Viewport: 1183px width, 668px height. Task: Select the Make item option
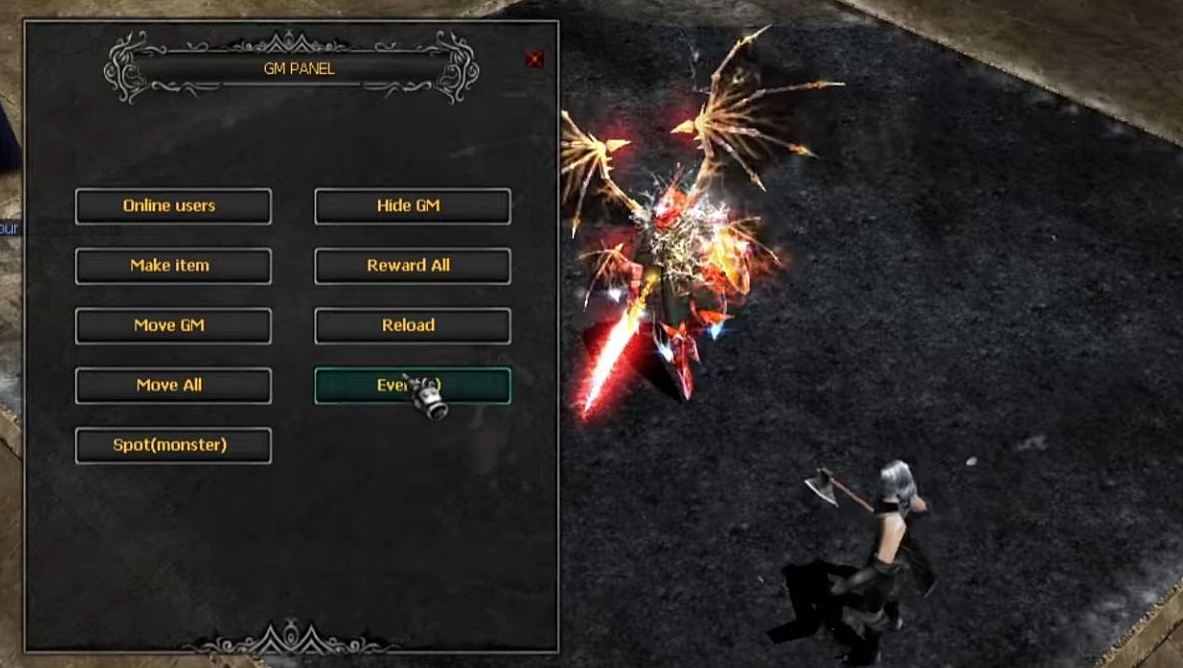tap(173, 266)
